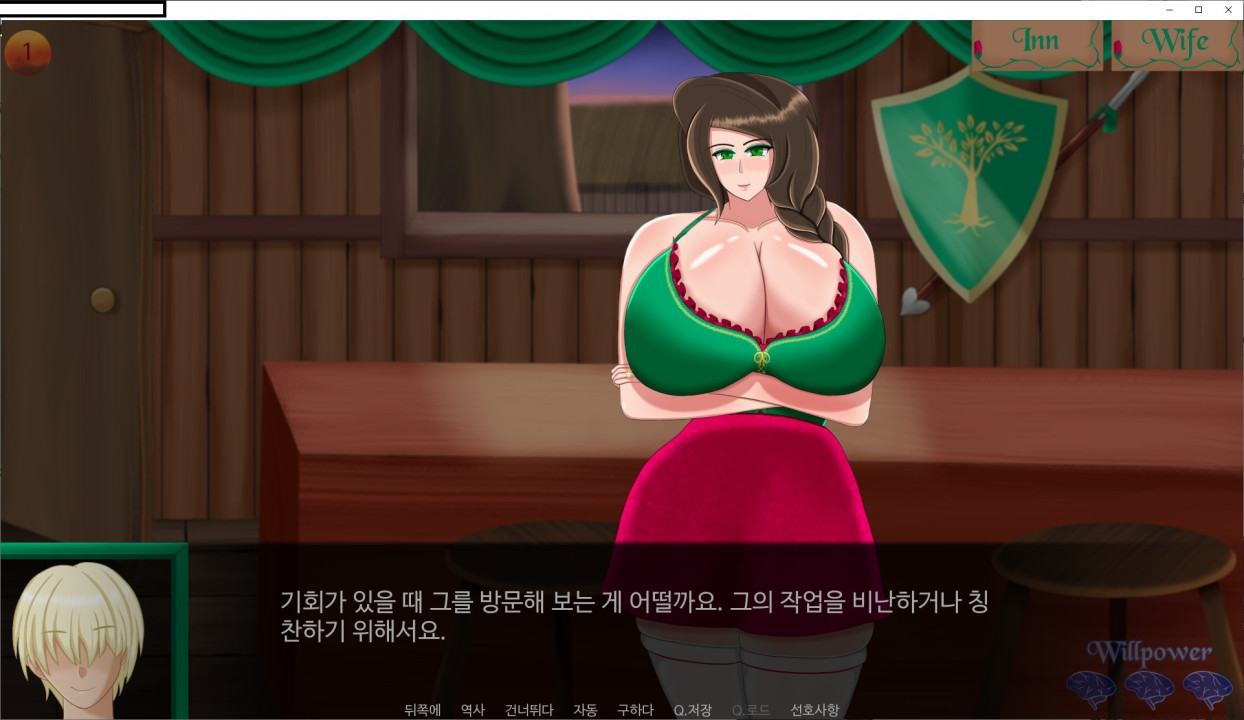
Task: Open the 구하다 (Save) menu
Action: tap(635, 710)
